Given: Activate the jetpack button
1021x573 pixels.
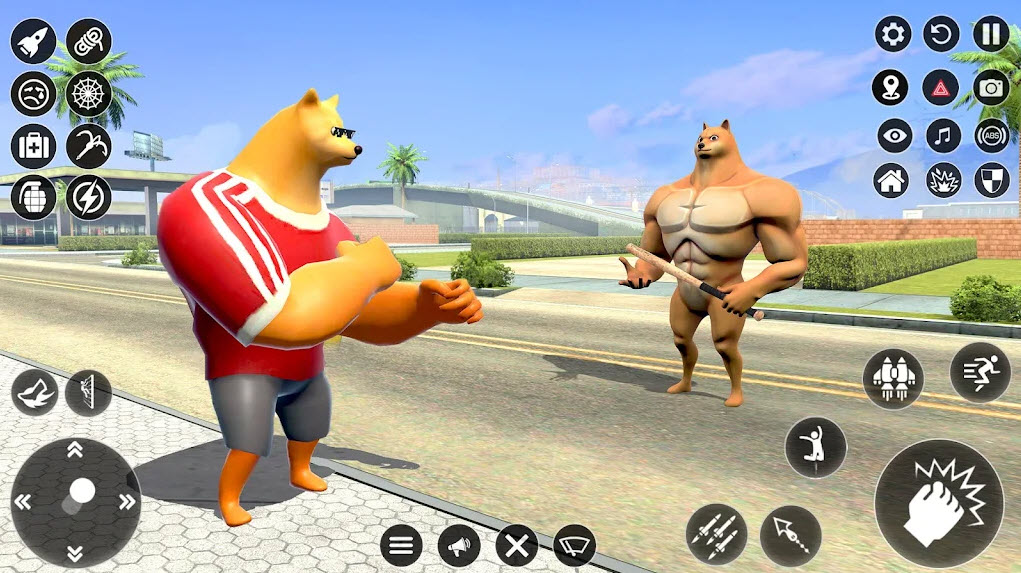Looking at the screenshot, I should click(x=893, y=379).
